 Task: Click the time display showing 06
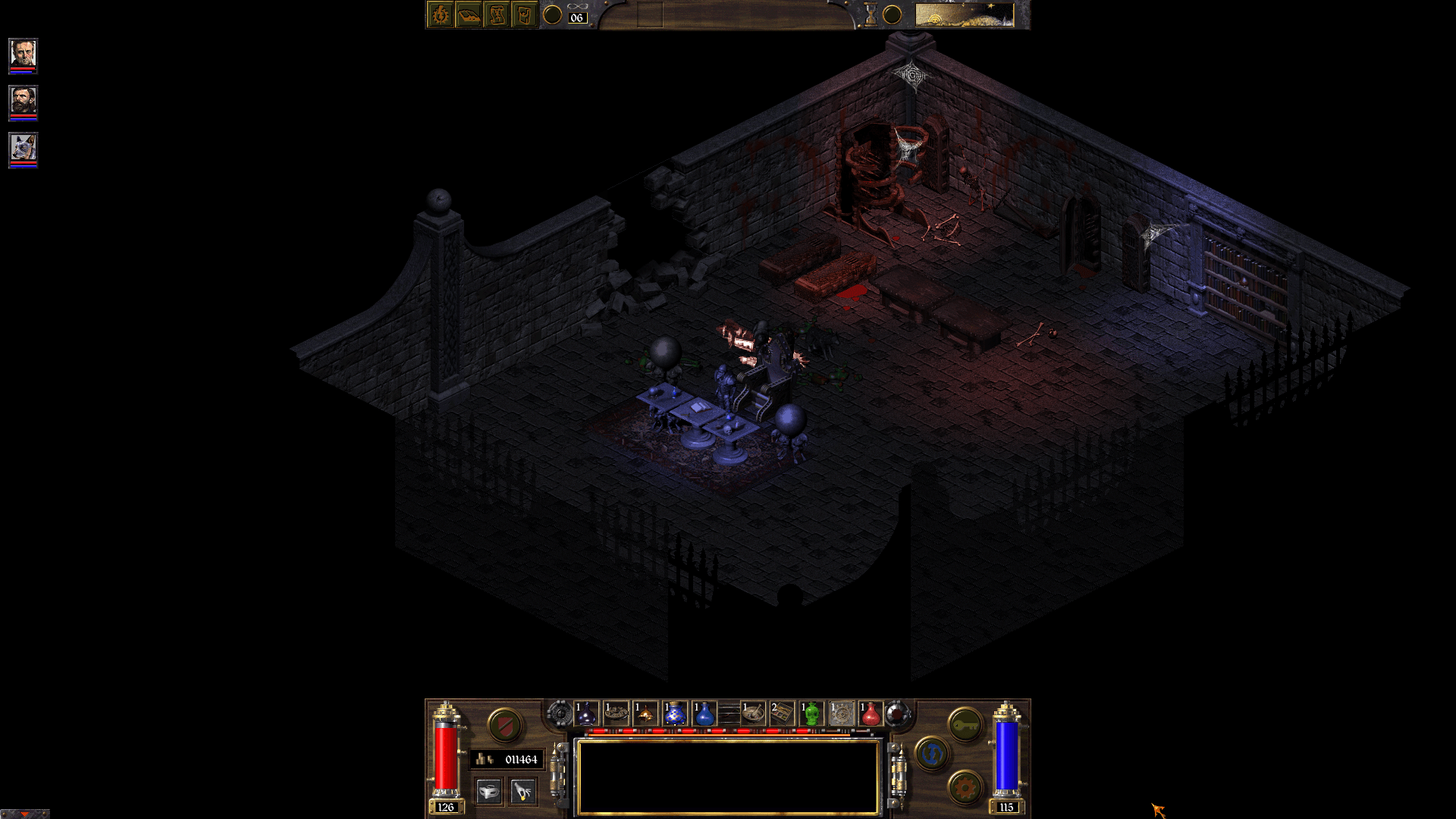pyautogui.click(x=576, y=18)
